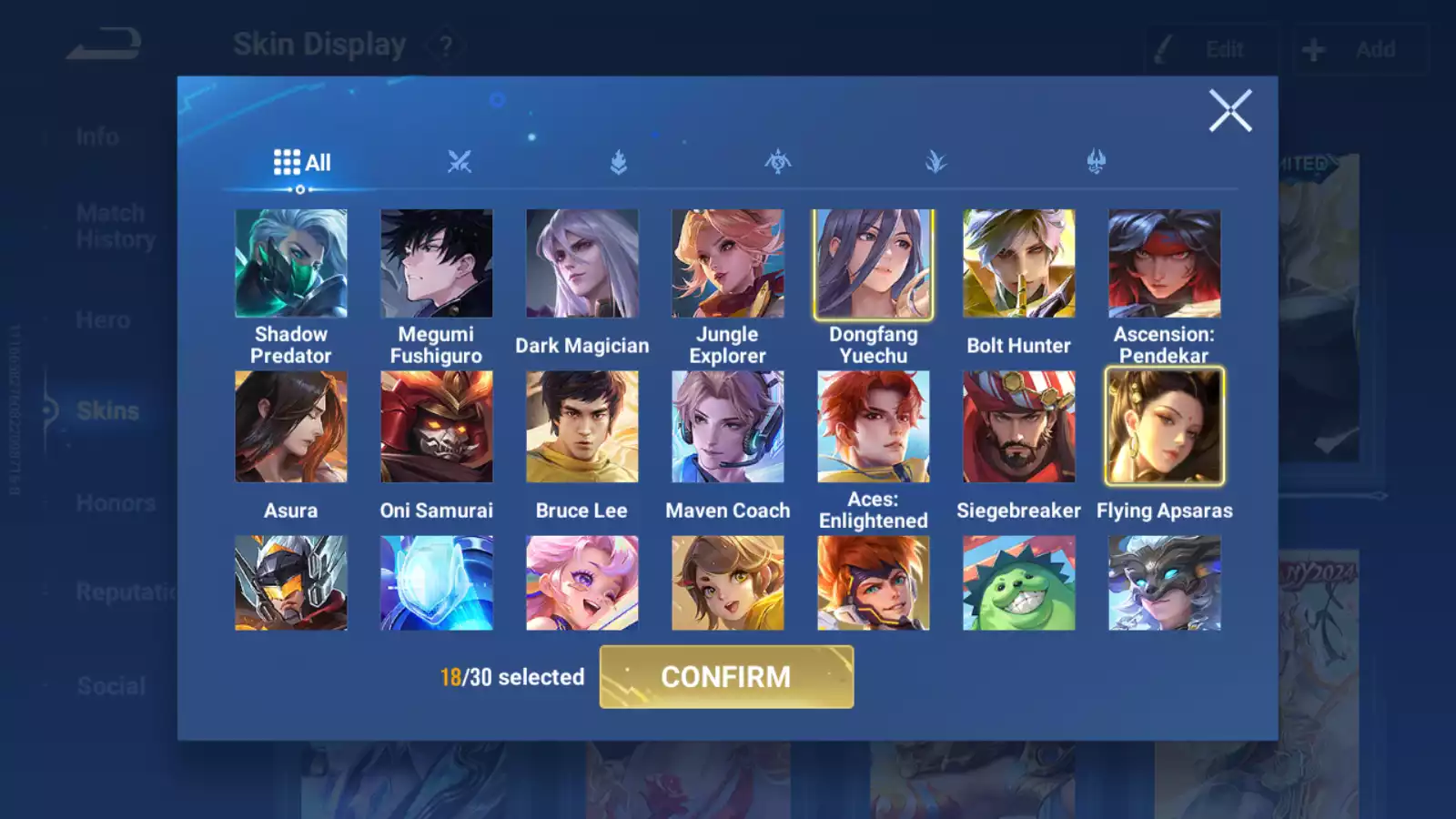
Task: Toggle the Dongfang Yuechu skin
Action: [x=874, y=264]
